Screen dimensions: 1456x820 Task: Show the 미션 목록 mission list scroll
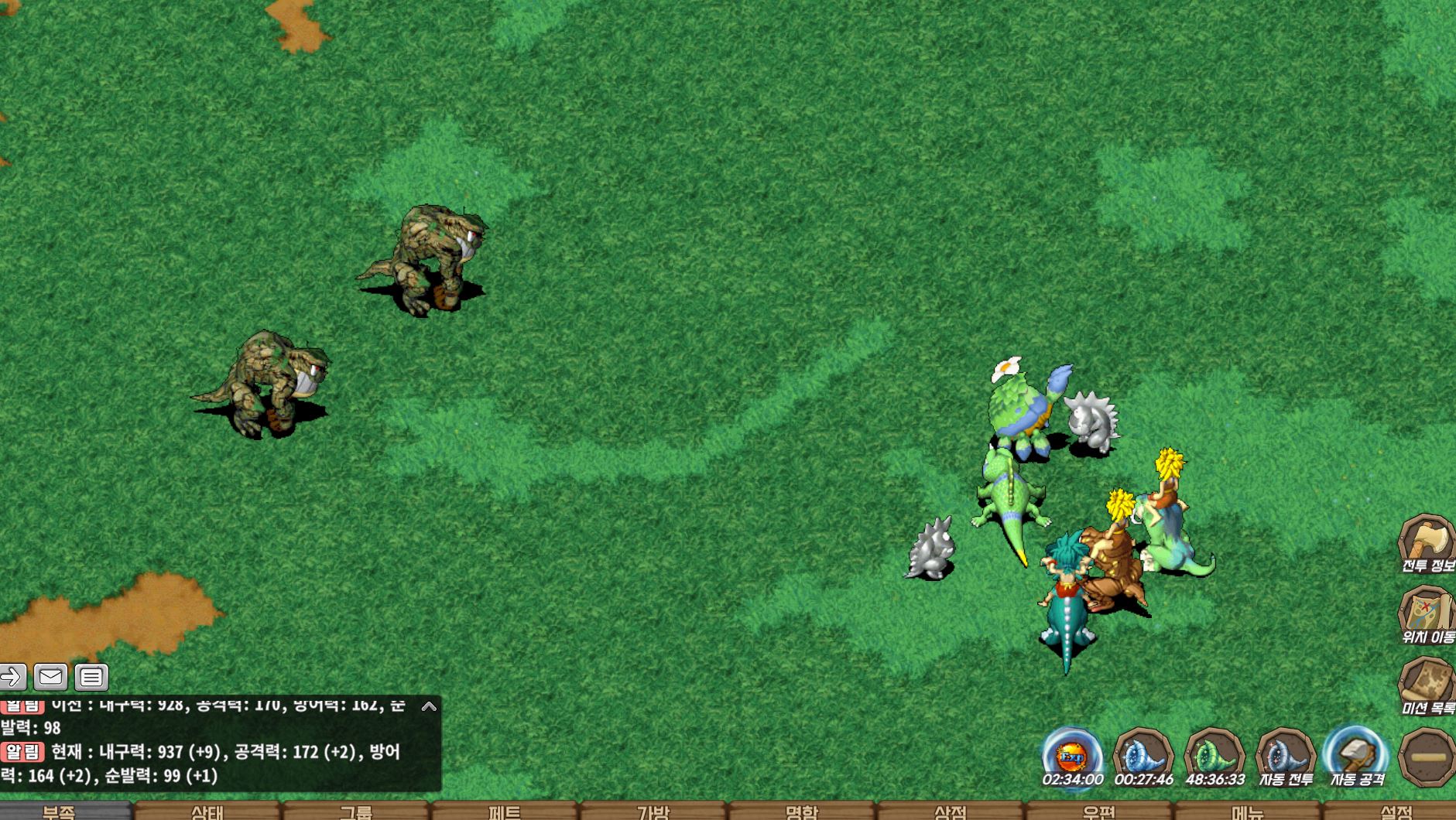click(1427, 685)
